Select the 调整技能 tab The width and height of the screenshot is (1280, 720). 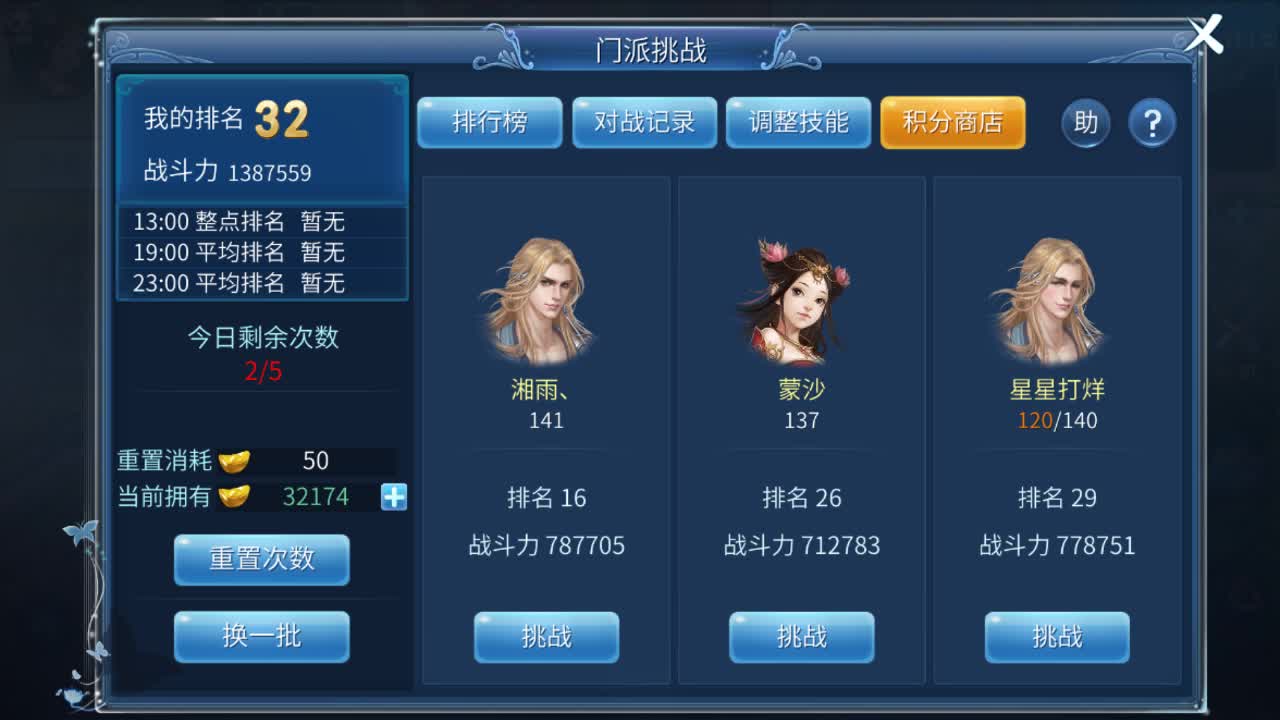pos(798,123)
